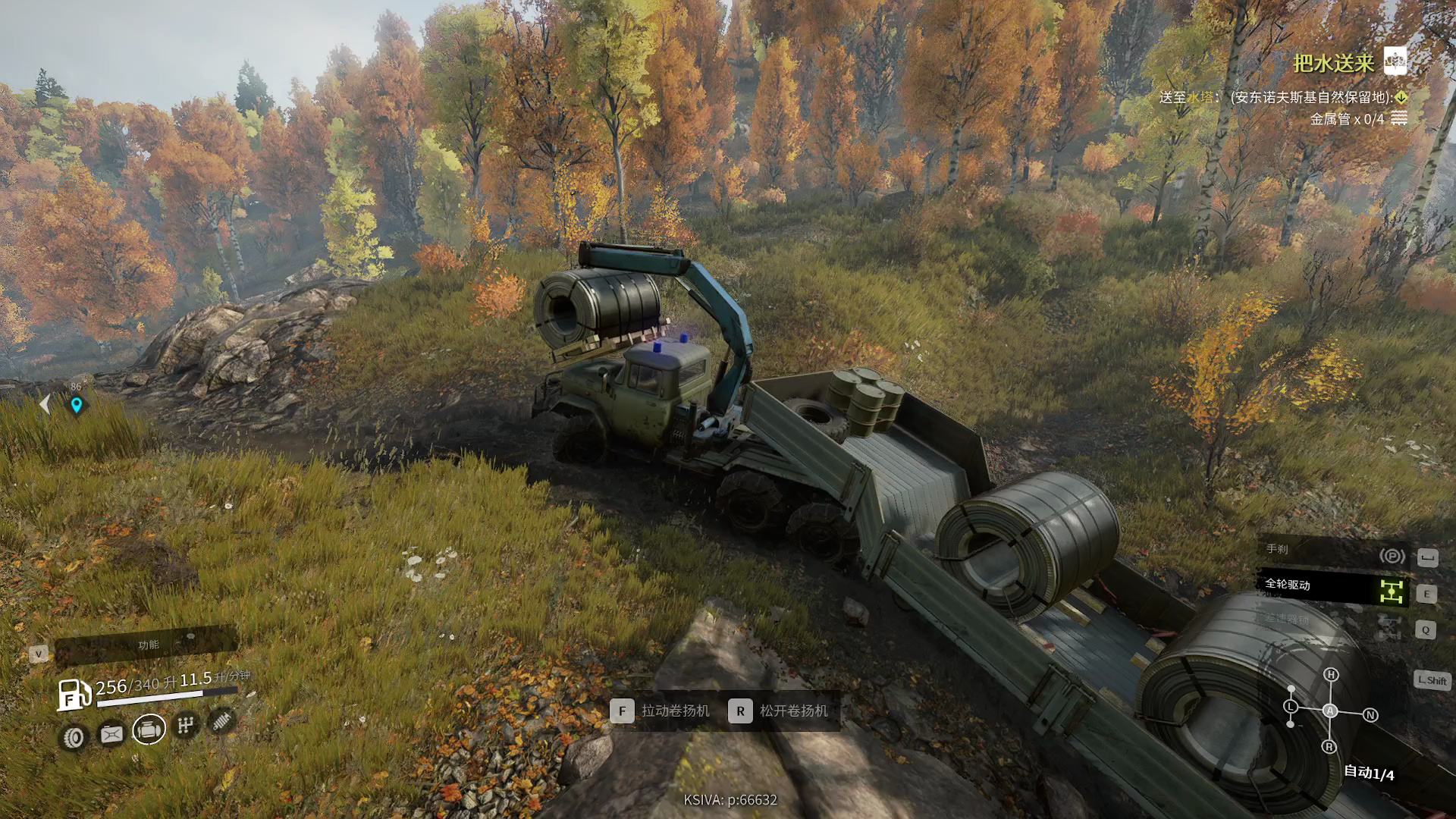Image resolution: width=1456 pixels, height=819 pixels.
Task: Click the 松开卷扬机 release winch action
Action: pyautogui.click(x=781, y=711)
